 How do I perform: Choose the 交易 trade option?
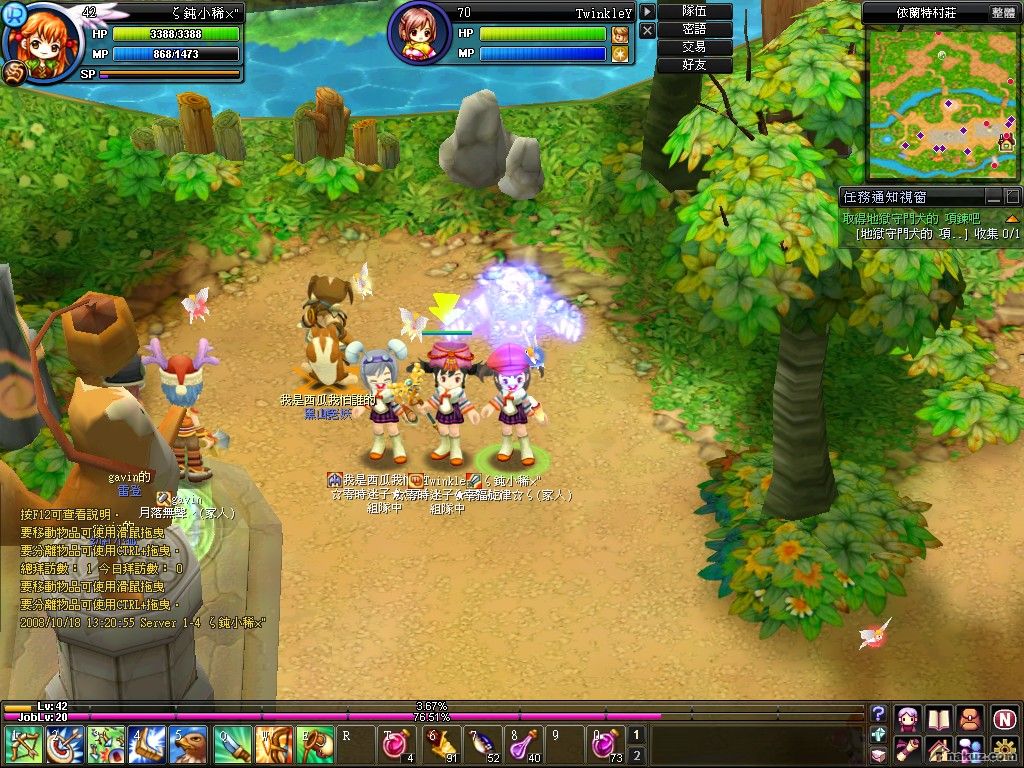(x=694, y=47)
